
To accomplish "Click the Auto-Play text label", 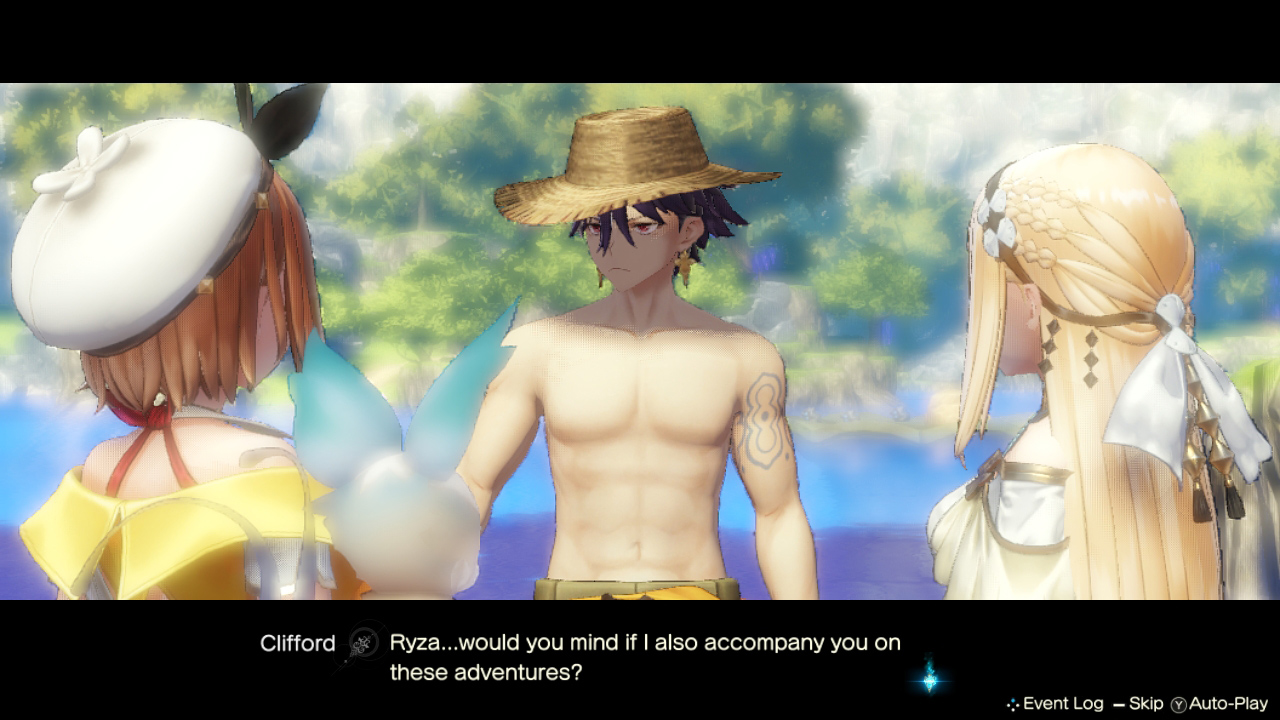I will [1228, 704].
